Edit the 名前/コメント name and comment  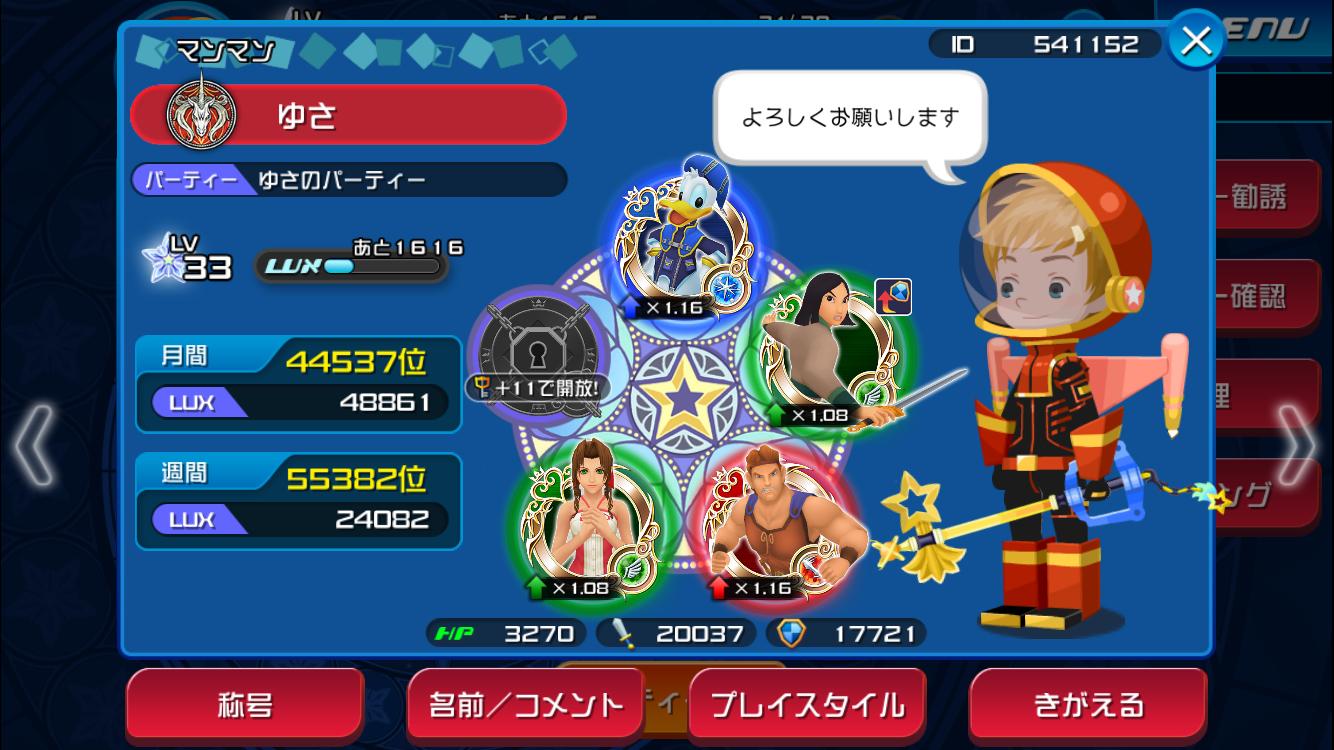coord(526,705)
